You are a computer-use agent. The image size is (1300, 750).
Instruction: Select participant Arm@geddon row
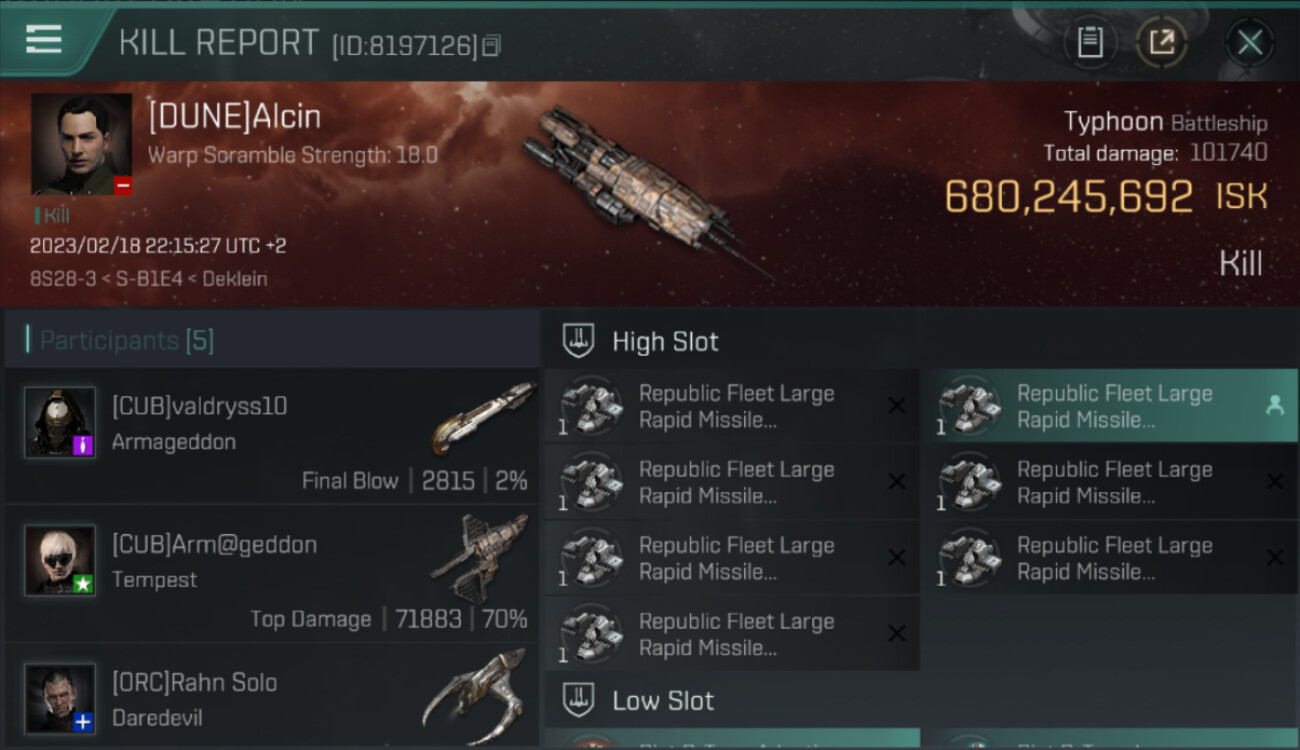click(x=272, y=574)
